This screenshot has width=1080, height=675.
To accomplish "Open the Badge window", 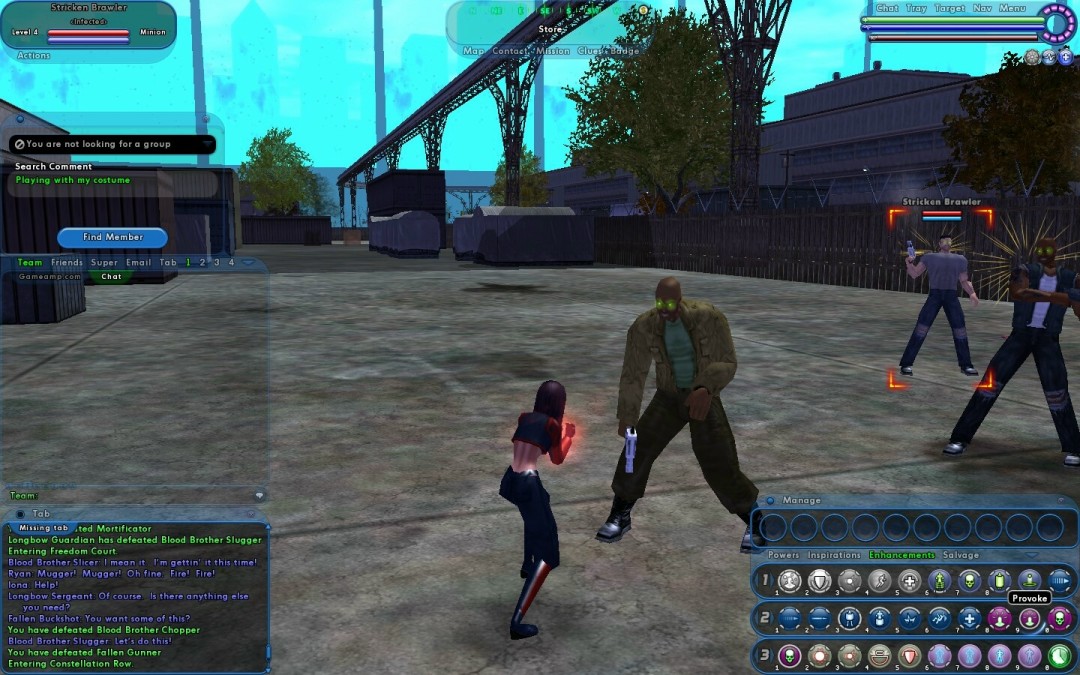I will pyautogui.click(x=624, y=51).
